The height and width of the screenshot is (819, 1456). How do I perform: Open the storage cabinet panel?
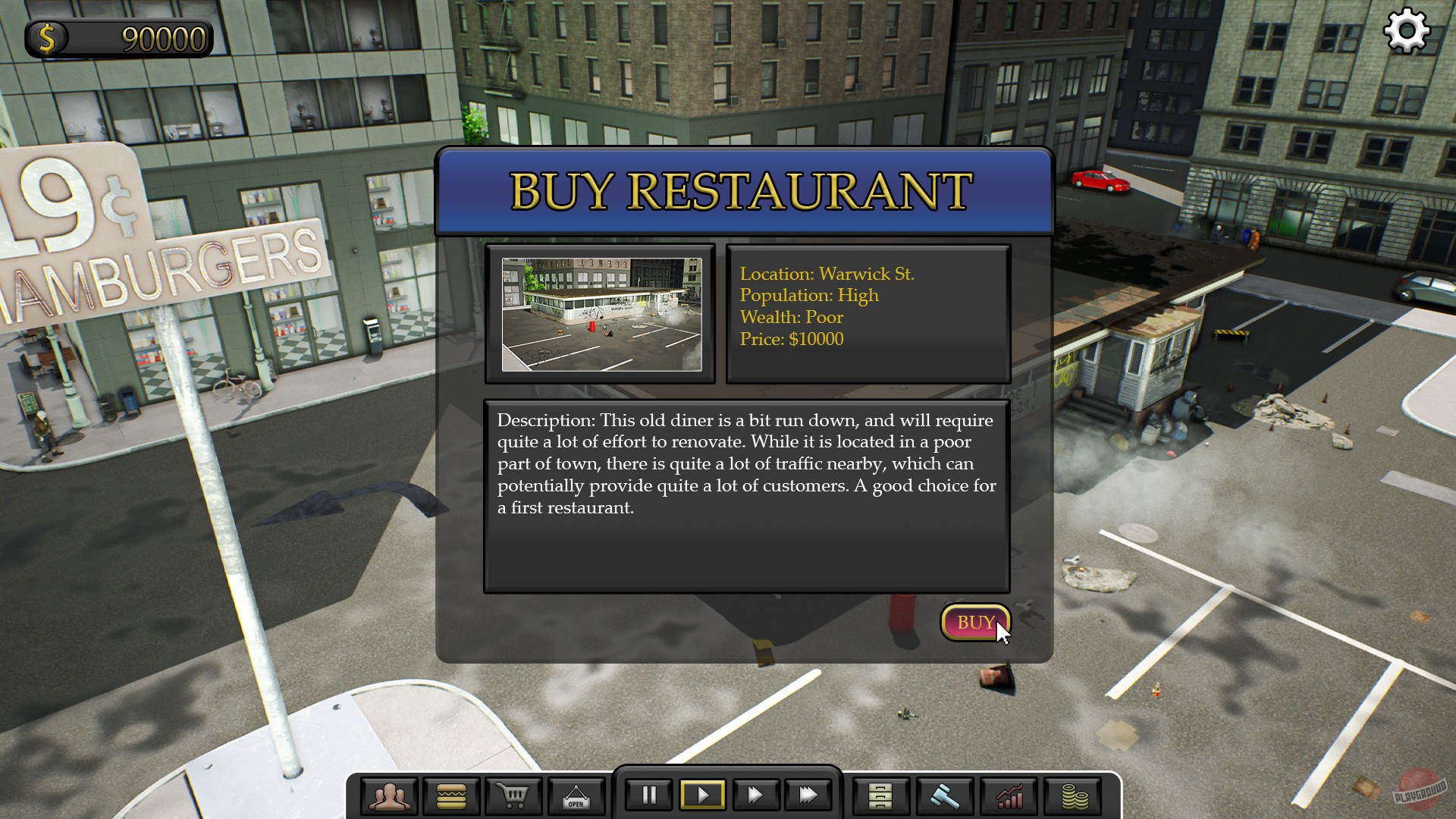pos(880,795)
